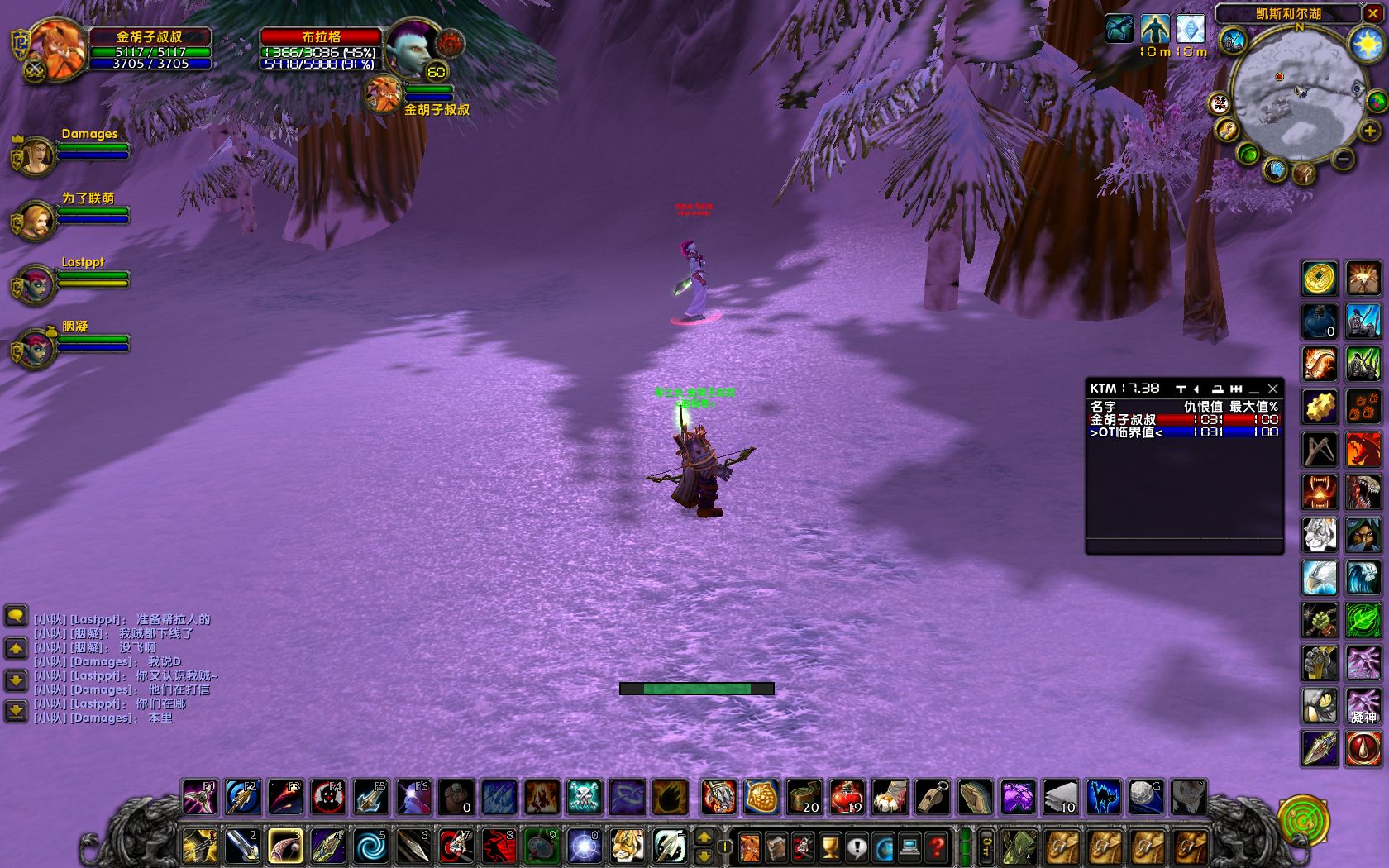Open the chat speech bubble menu
Screen dimensions: 1389x868
(16, 616)
